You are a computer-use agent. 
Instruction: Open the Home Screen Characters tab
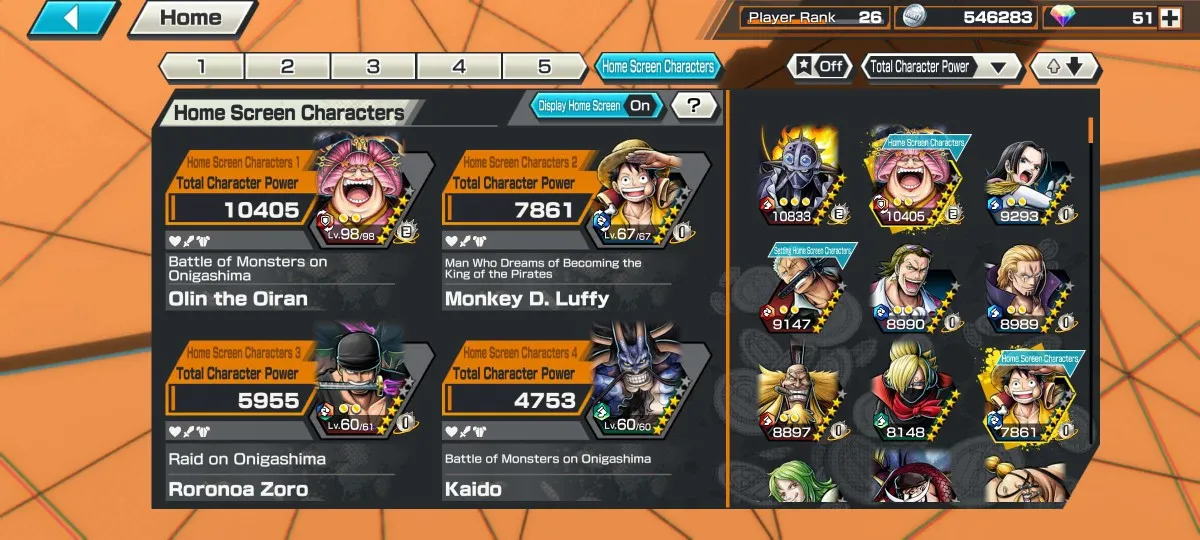658,67
